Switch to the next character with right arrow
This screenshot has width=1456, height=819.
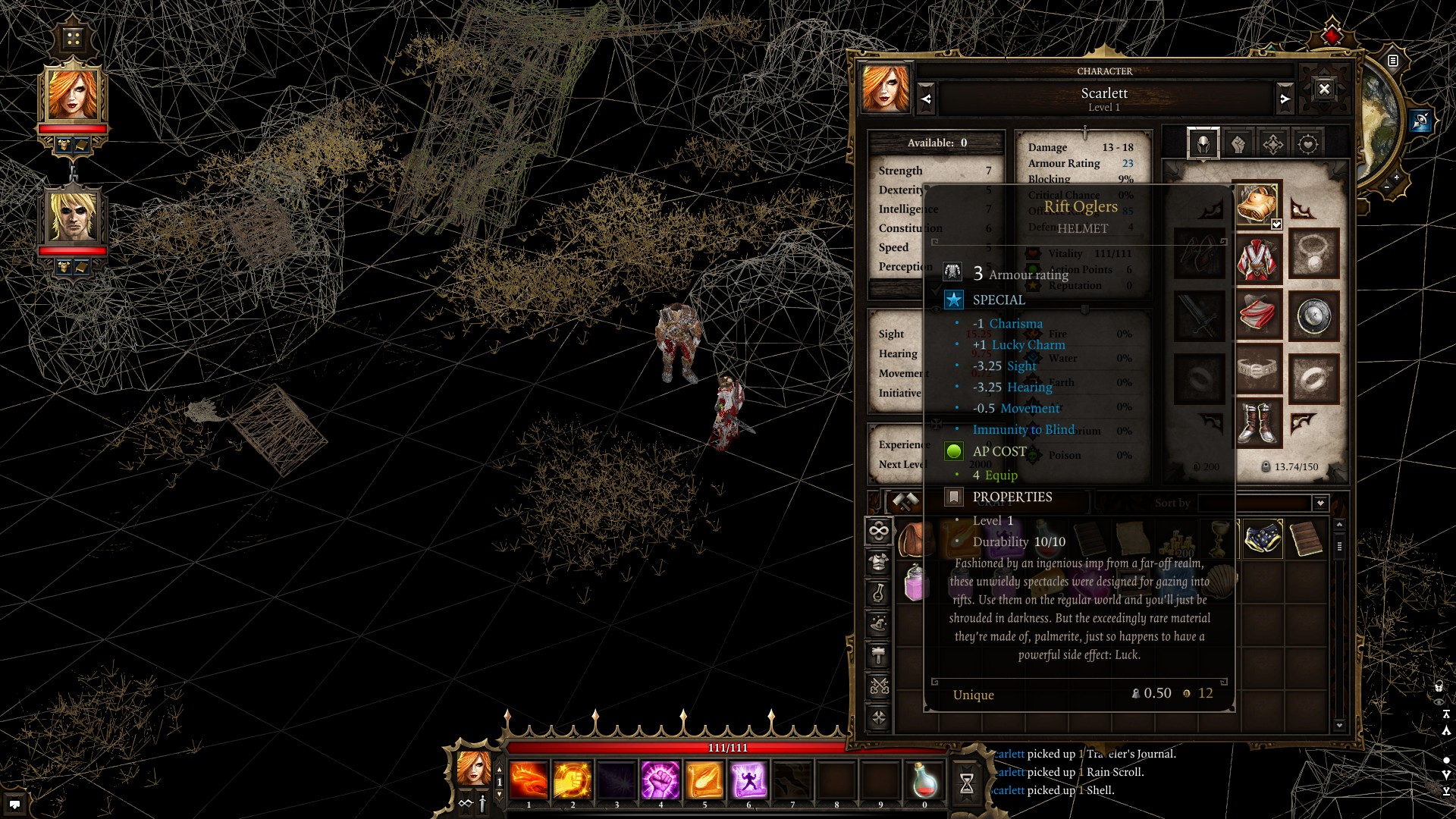[x=1285, y=99]
